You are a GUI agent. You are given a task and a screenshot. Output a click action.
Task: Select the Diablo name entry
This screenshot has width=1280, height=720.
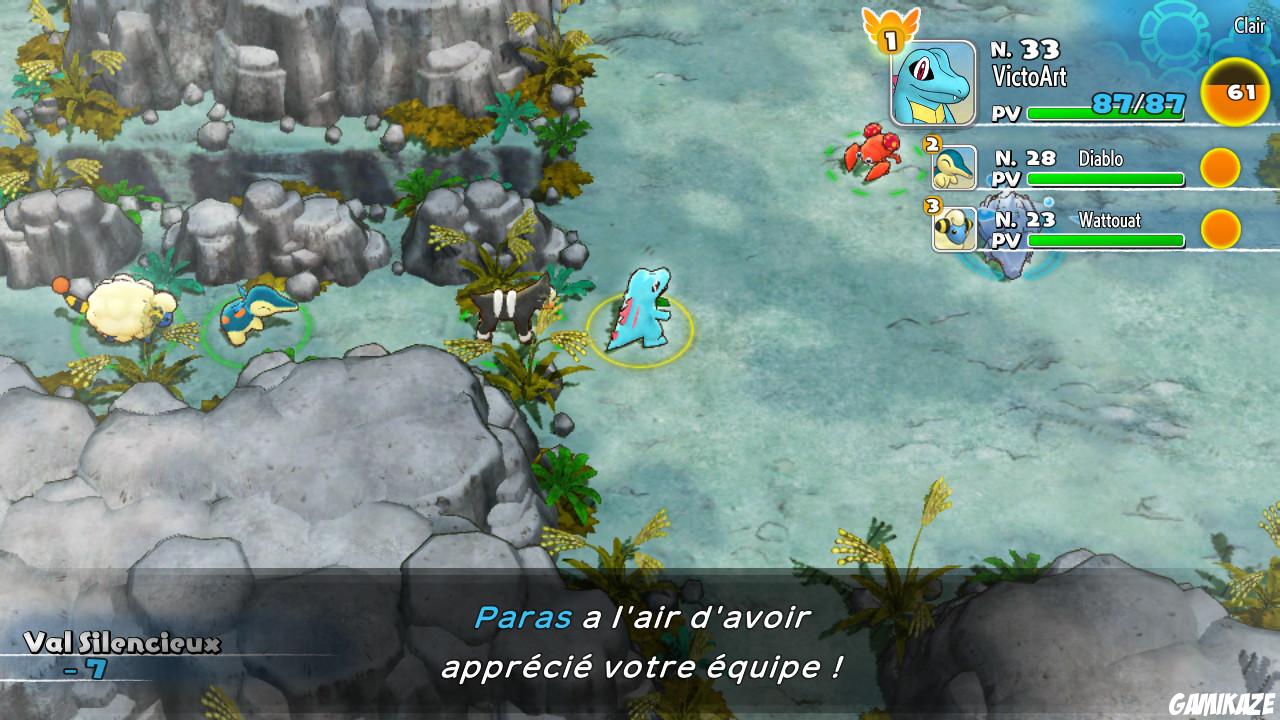(x=1103, y=158)
